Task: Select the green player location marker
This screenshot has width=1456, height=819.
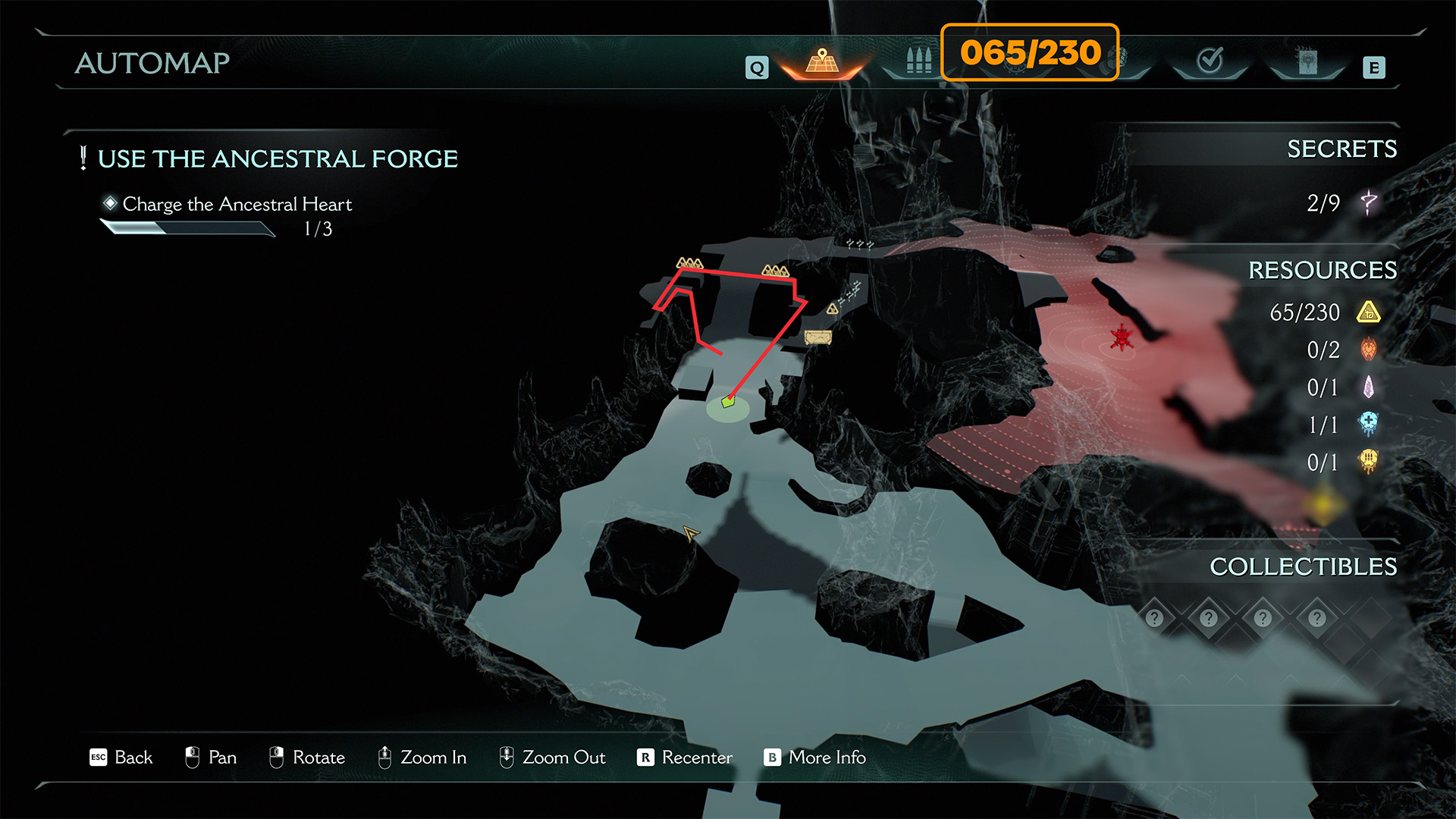Action: coord(728,401)
